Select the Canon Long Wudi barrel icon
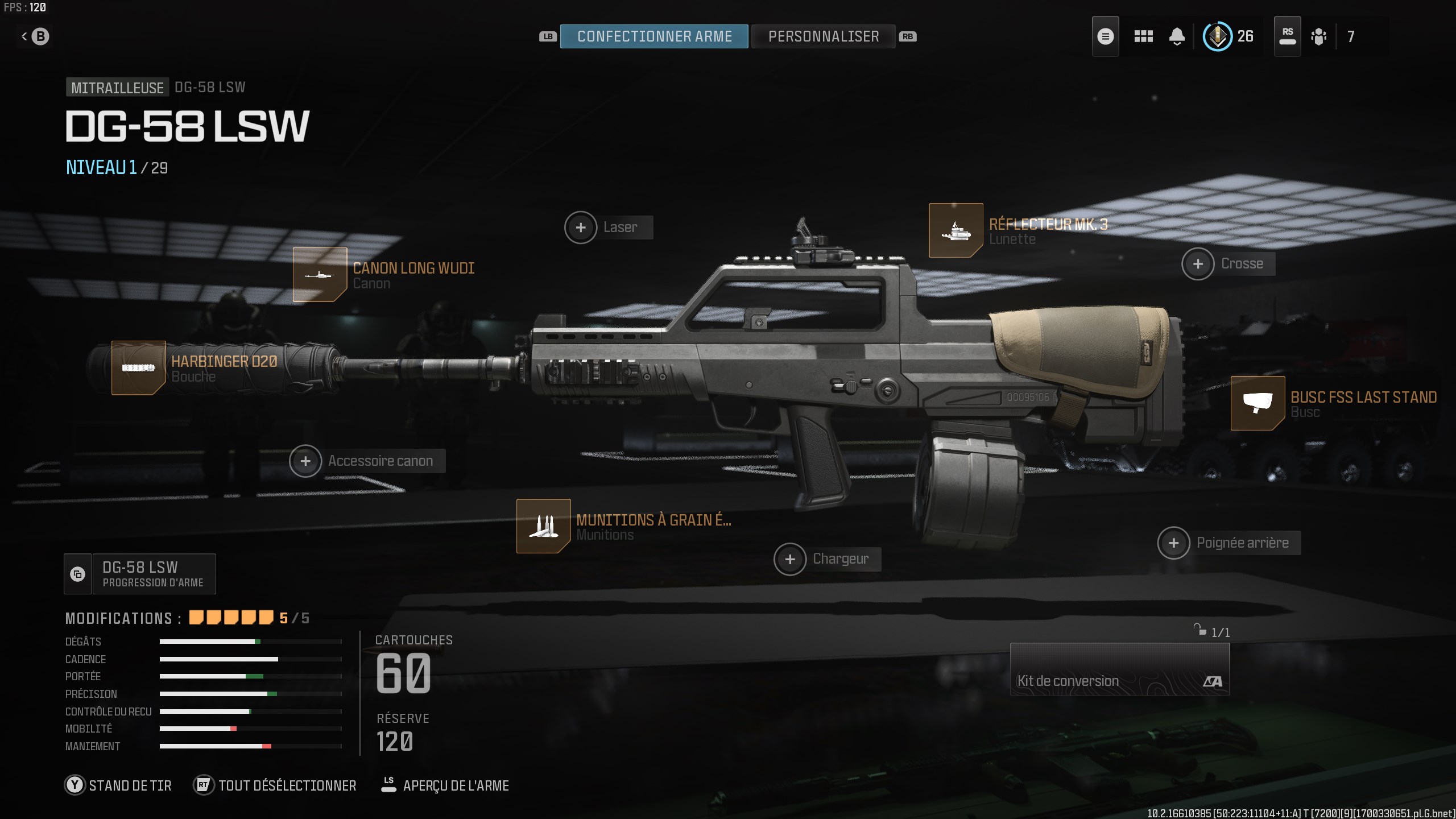The image size is (1456, 819). pos(319,275)
